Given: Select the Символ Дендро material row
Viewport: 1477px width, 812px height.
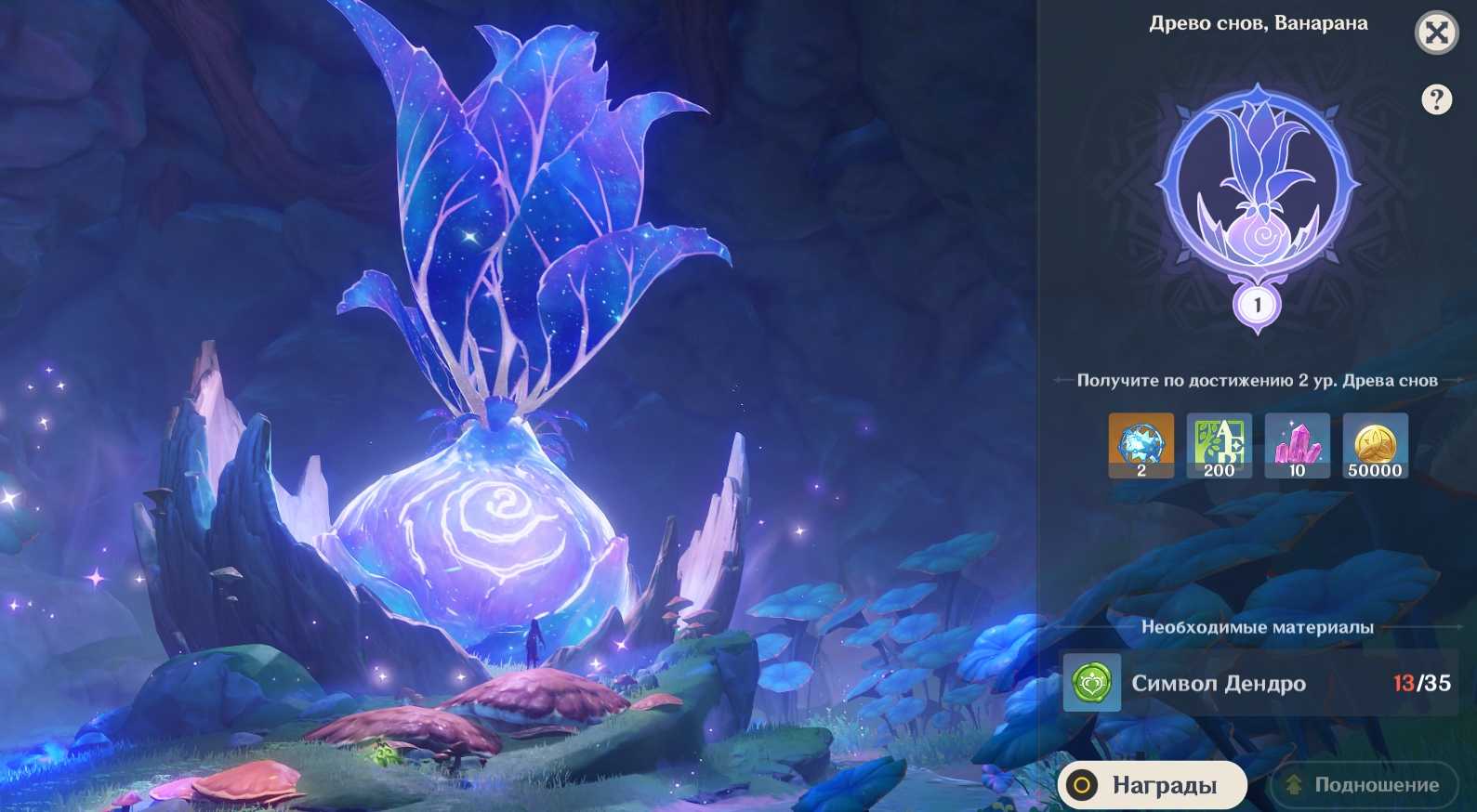Looking at the screenshot, I should click(1257, 683).
